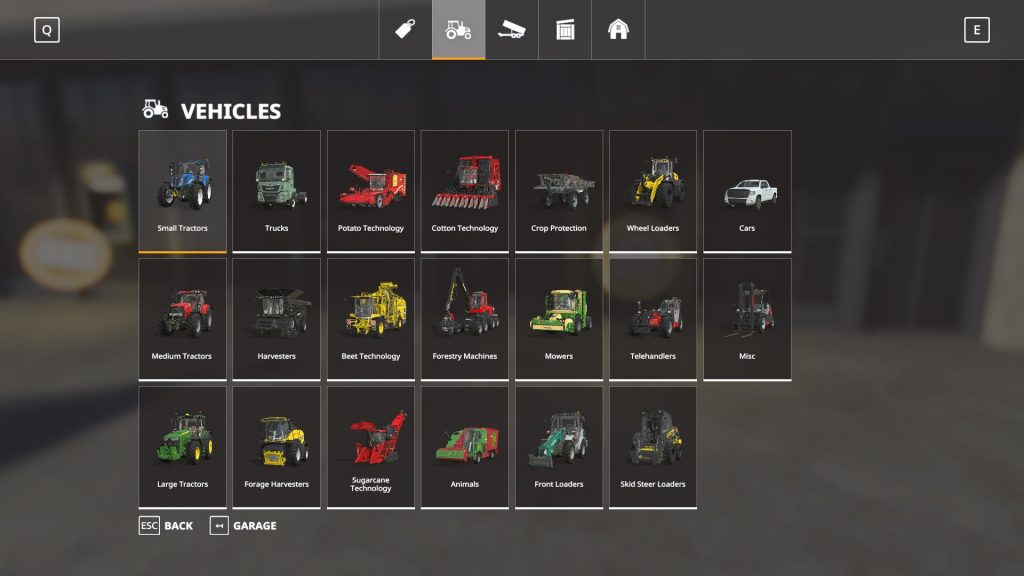Switch to the price tag shop tab
1024x576 pixels.
(x=405, y=30)
